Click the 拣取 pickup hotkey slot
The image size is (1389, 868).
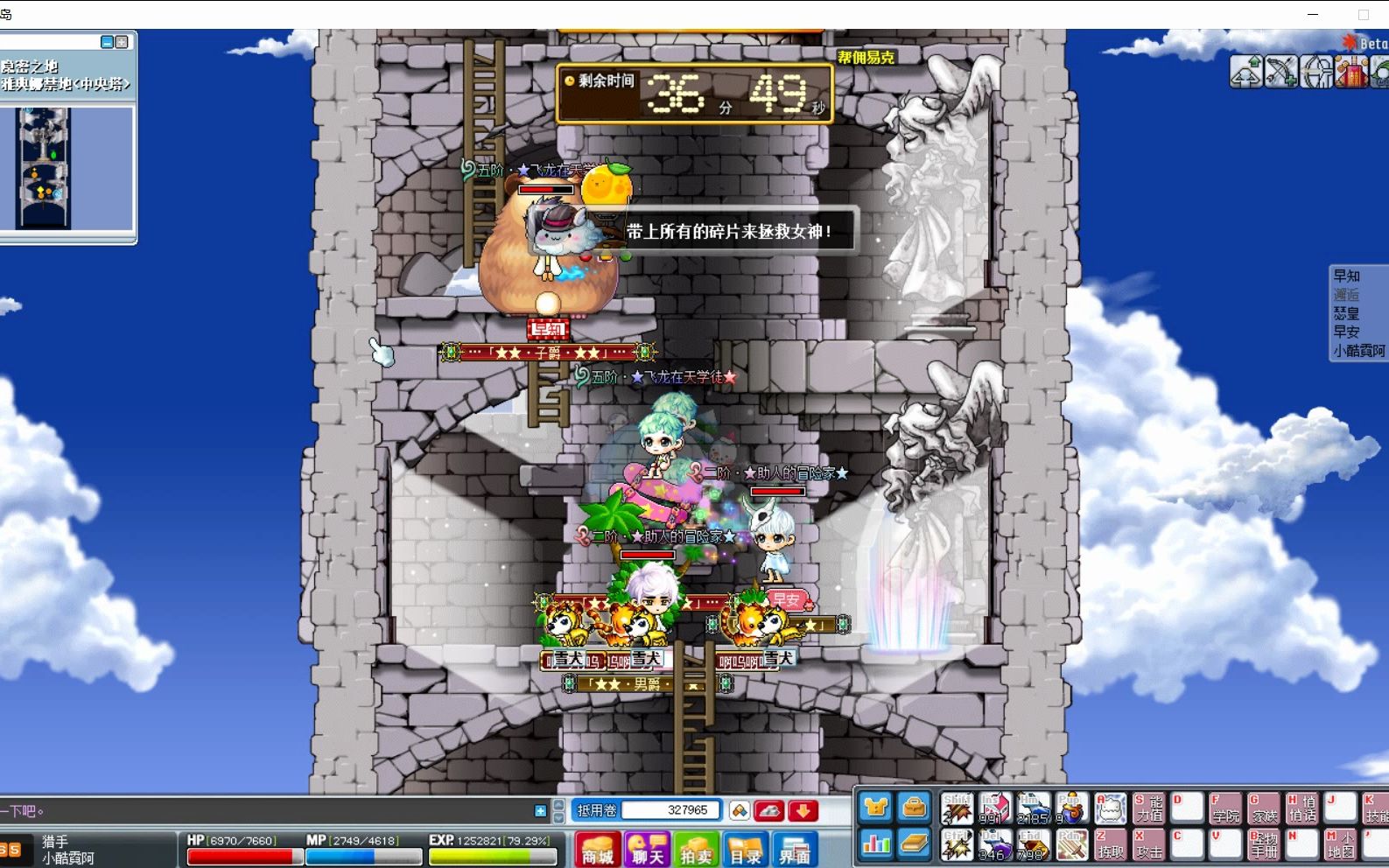click(x=1110, y=844)
